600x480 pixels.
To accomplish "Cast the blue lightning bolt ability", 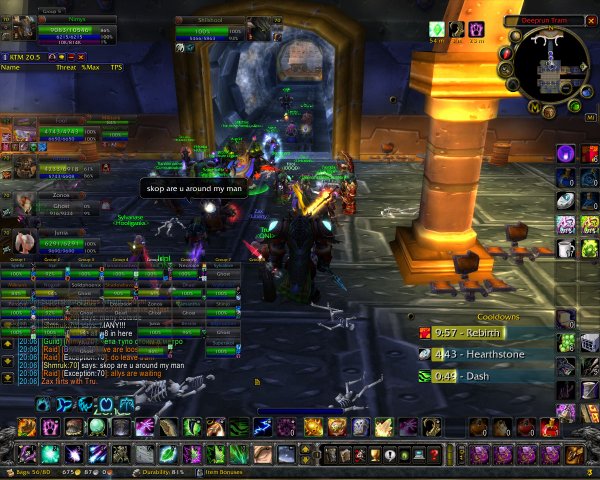I will (x=262, y=428).
